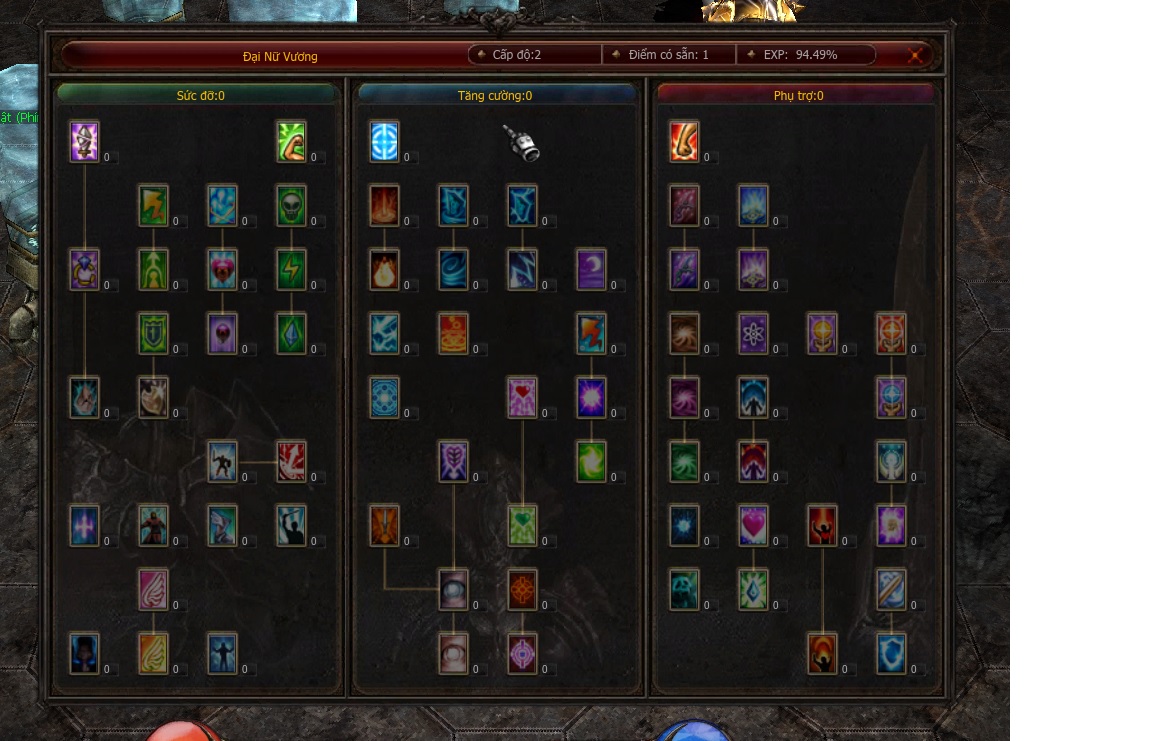Select the red slash skill atop Phụ trợ
Screen dimensions: 1152x741
click(x=684, y=142)
